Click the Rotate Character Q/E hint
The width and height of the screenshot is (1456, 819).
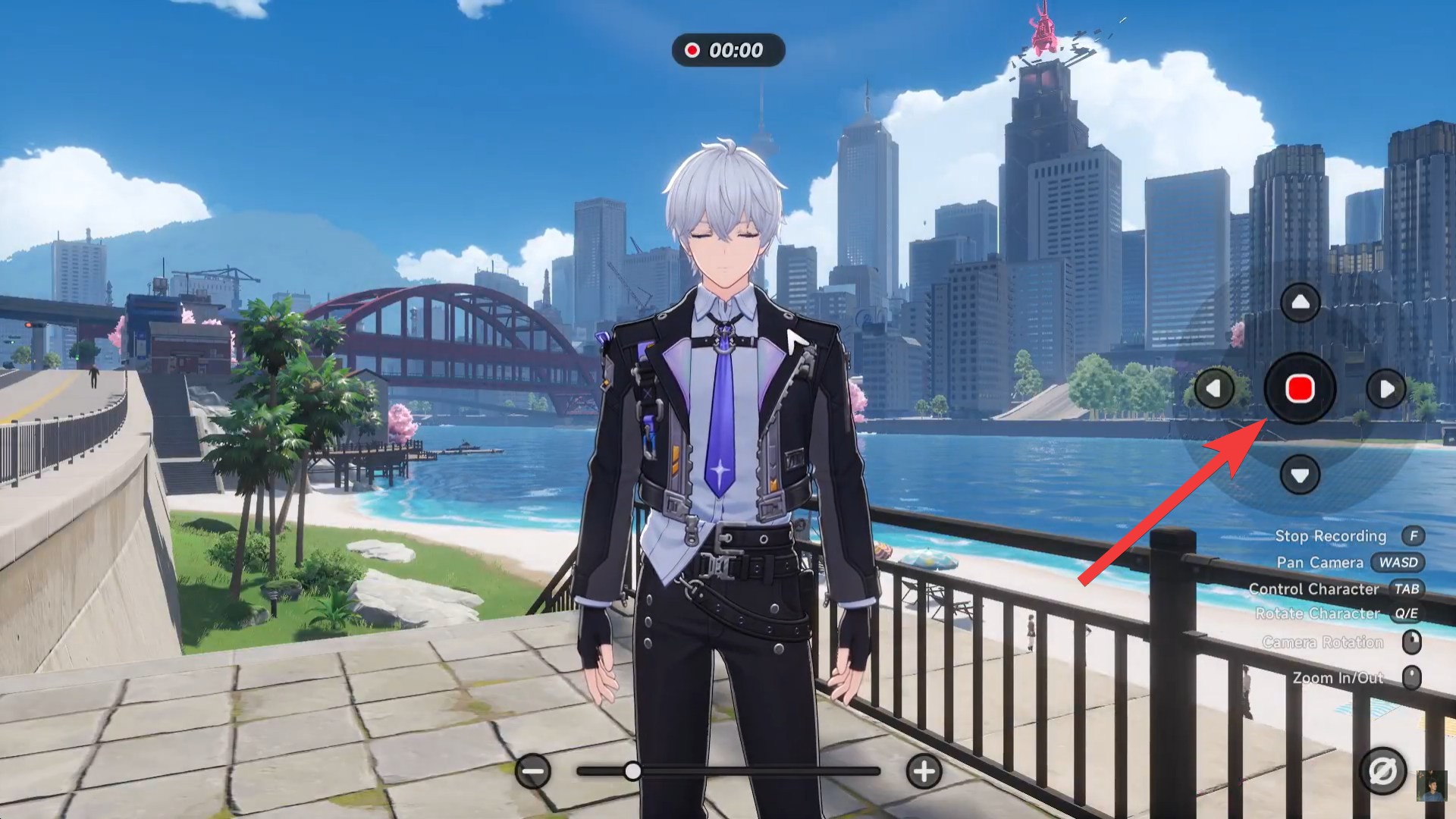(1319, 614)
